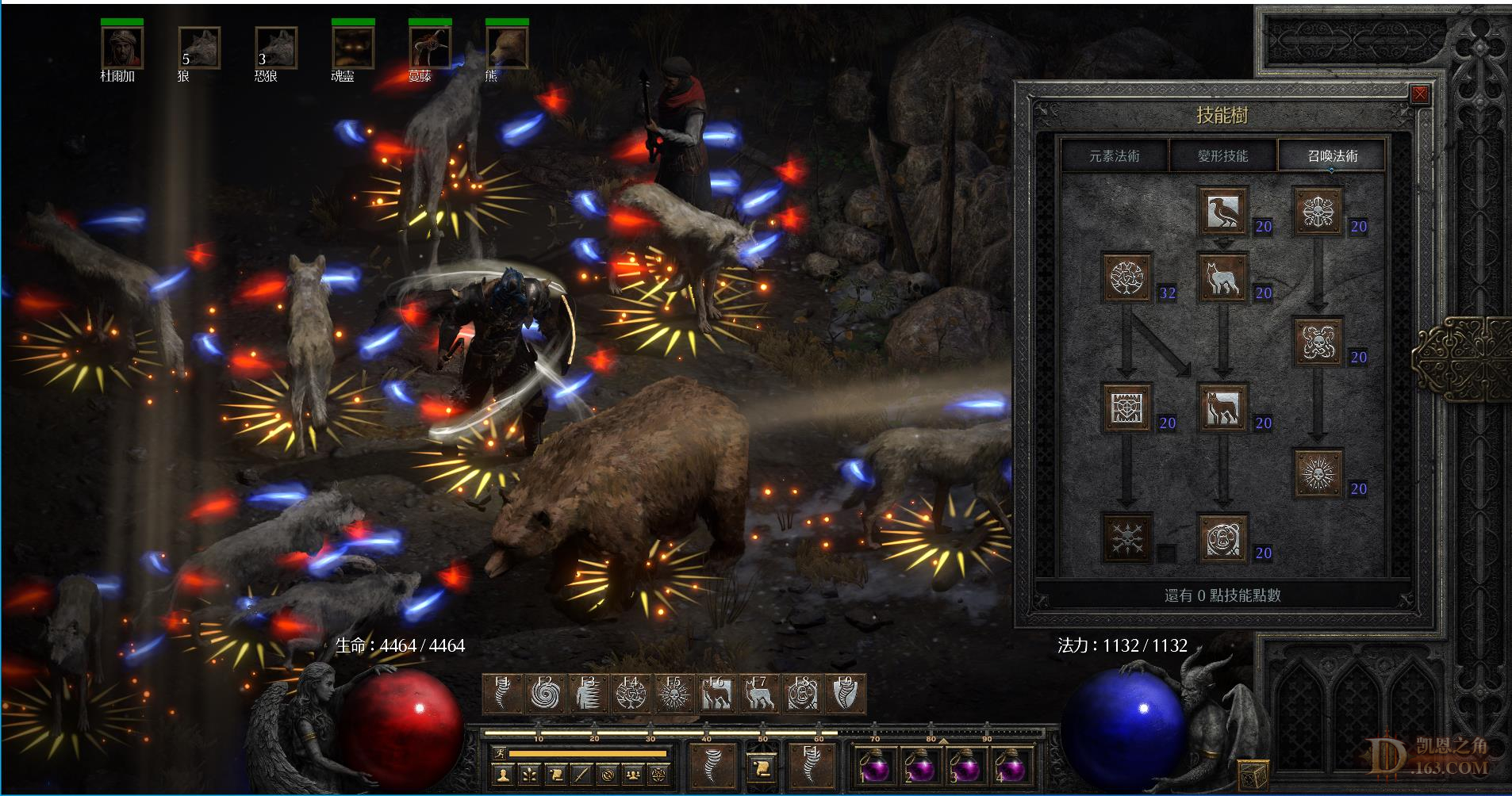Click the pentagram button in the mini panel

(658, 774)
